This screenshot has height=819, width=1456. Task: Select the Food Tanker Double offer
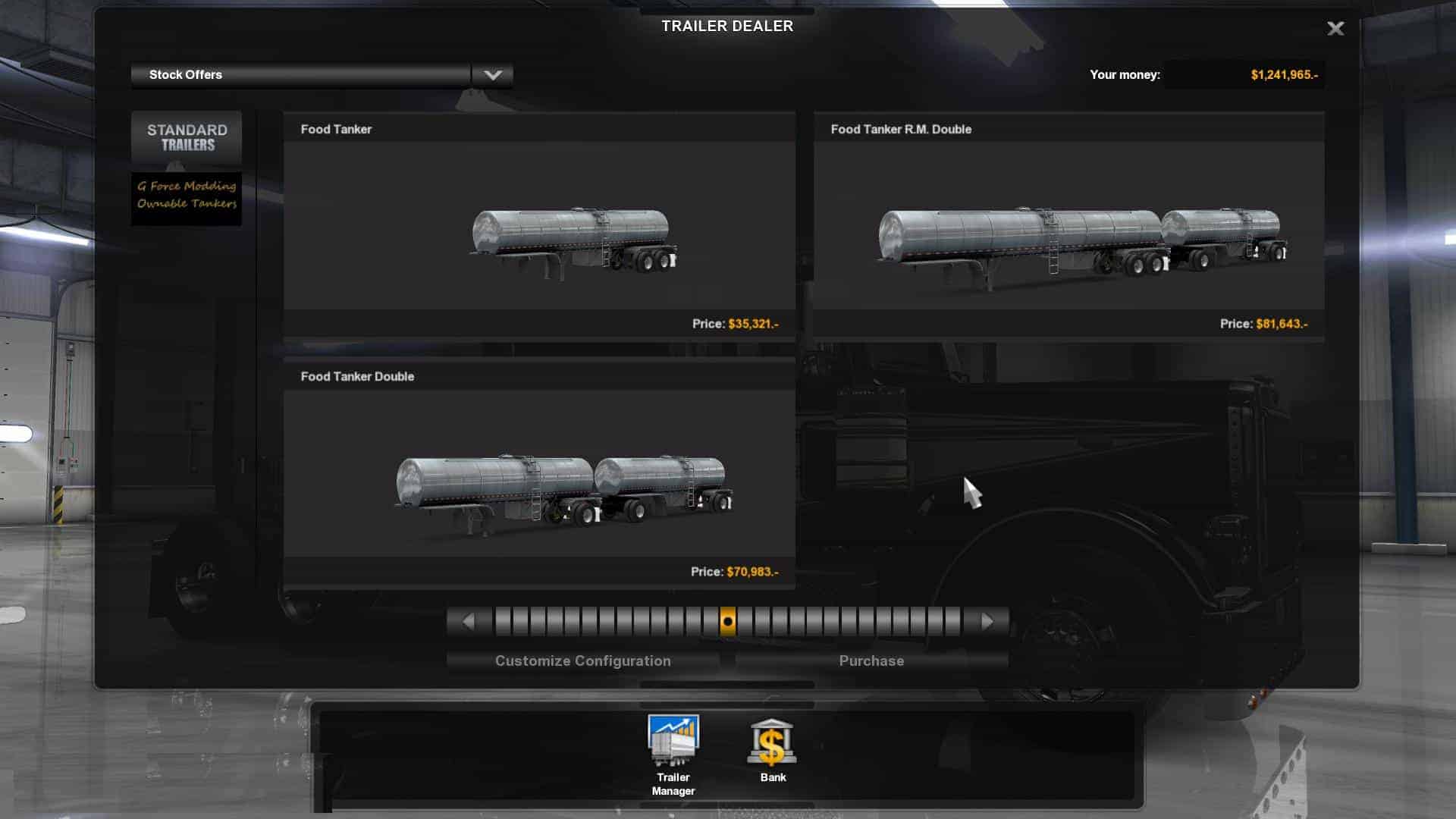539,473
